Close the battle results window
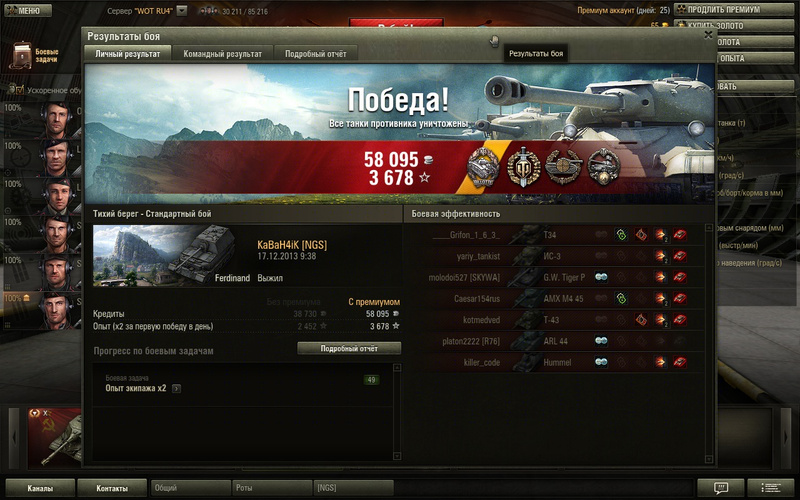The height and width of the screenshot is (500, 800). point(708,34)
